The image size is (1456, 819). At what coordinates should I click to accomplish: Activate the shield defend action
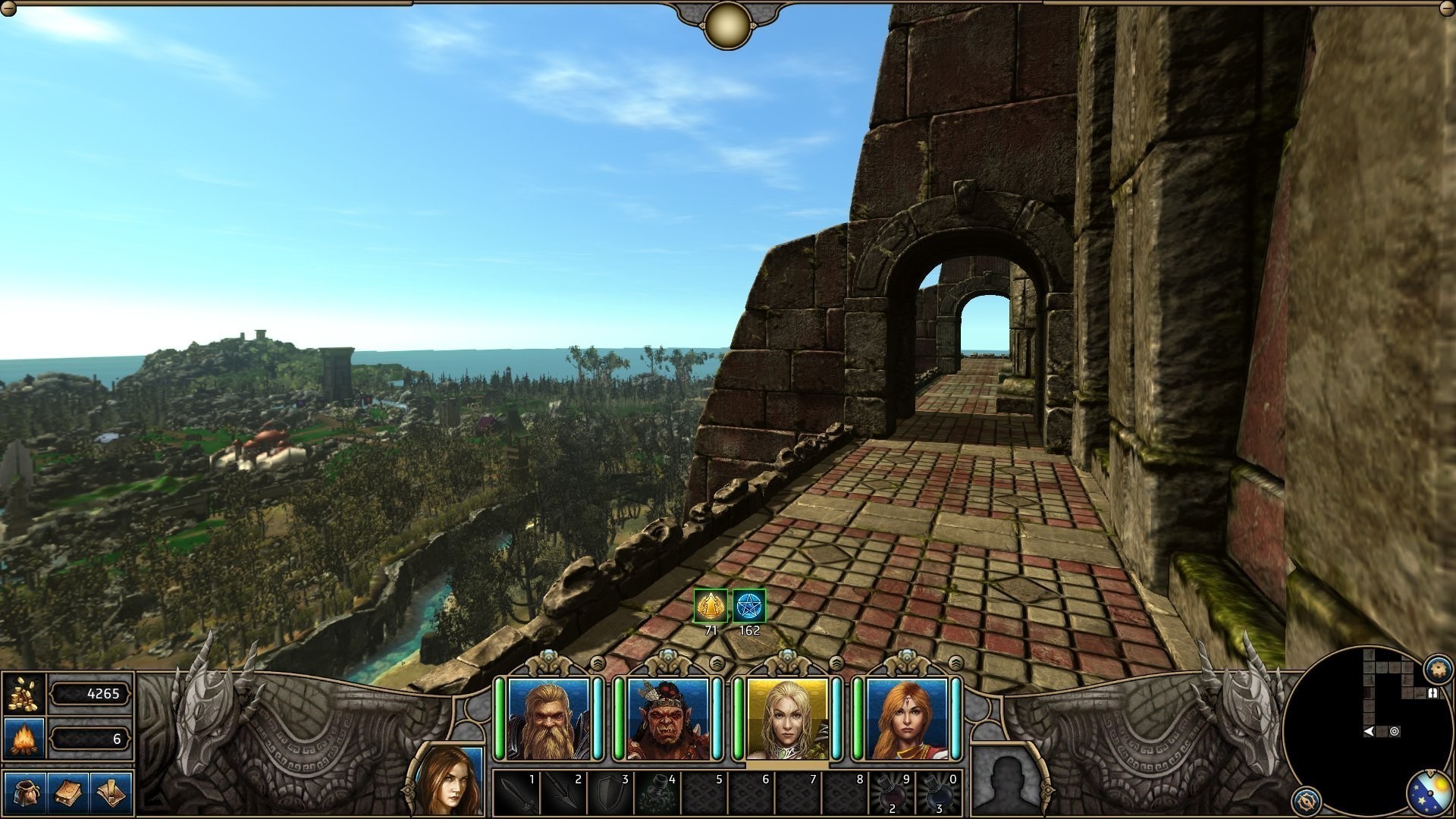[x=610, y=793]
